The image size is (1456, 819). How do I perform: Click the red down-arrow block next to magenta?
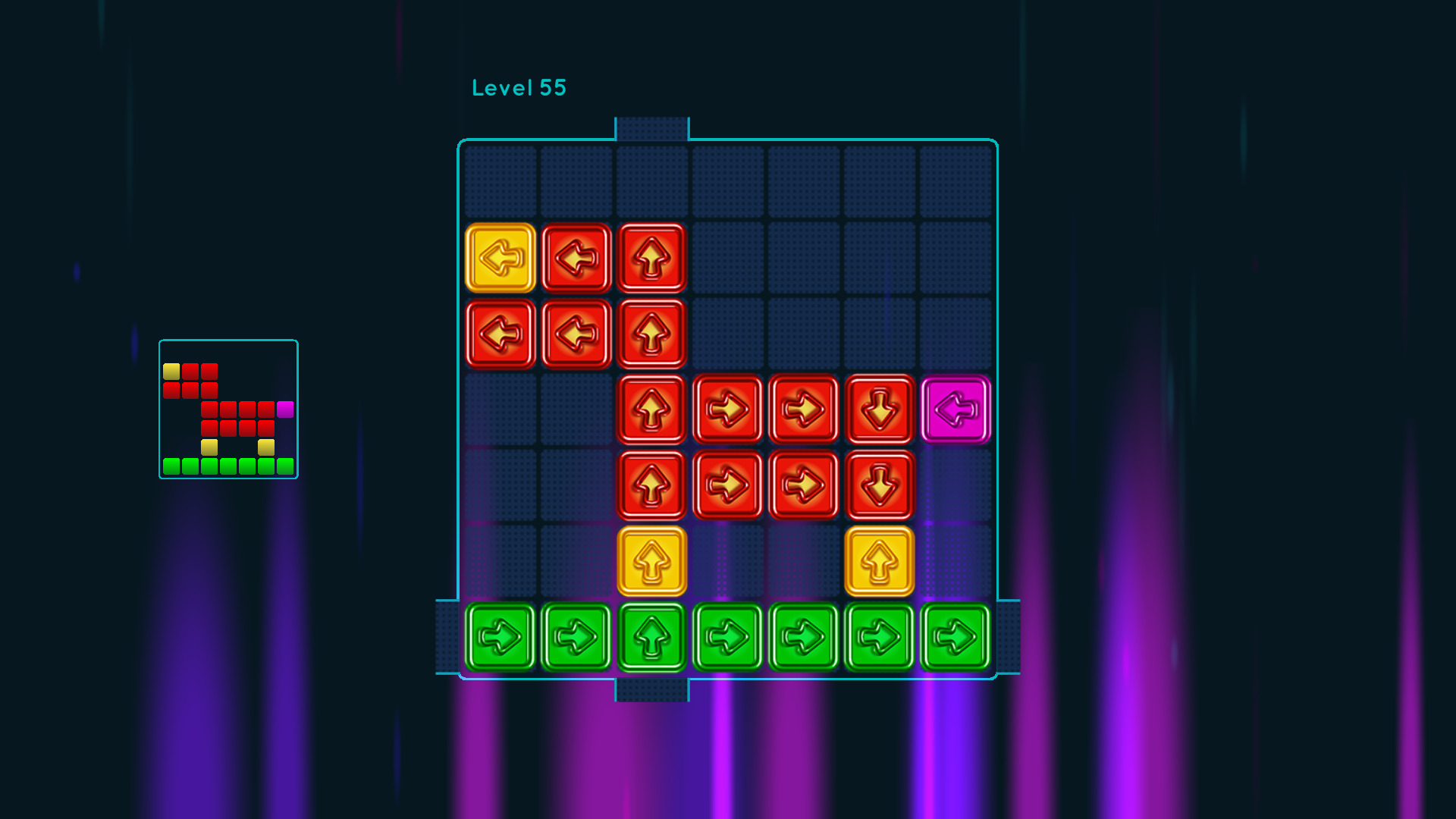tap(879, 409)
